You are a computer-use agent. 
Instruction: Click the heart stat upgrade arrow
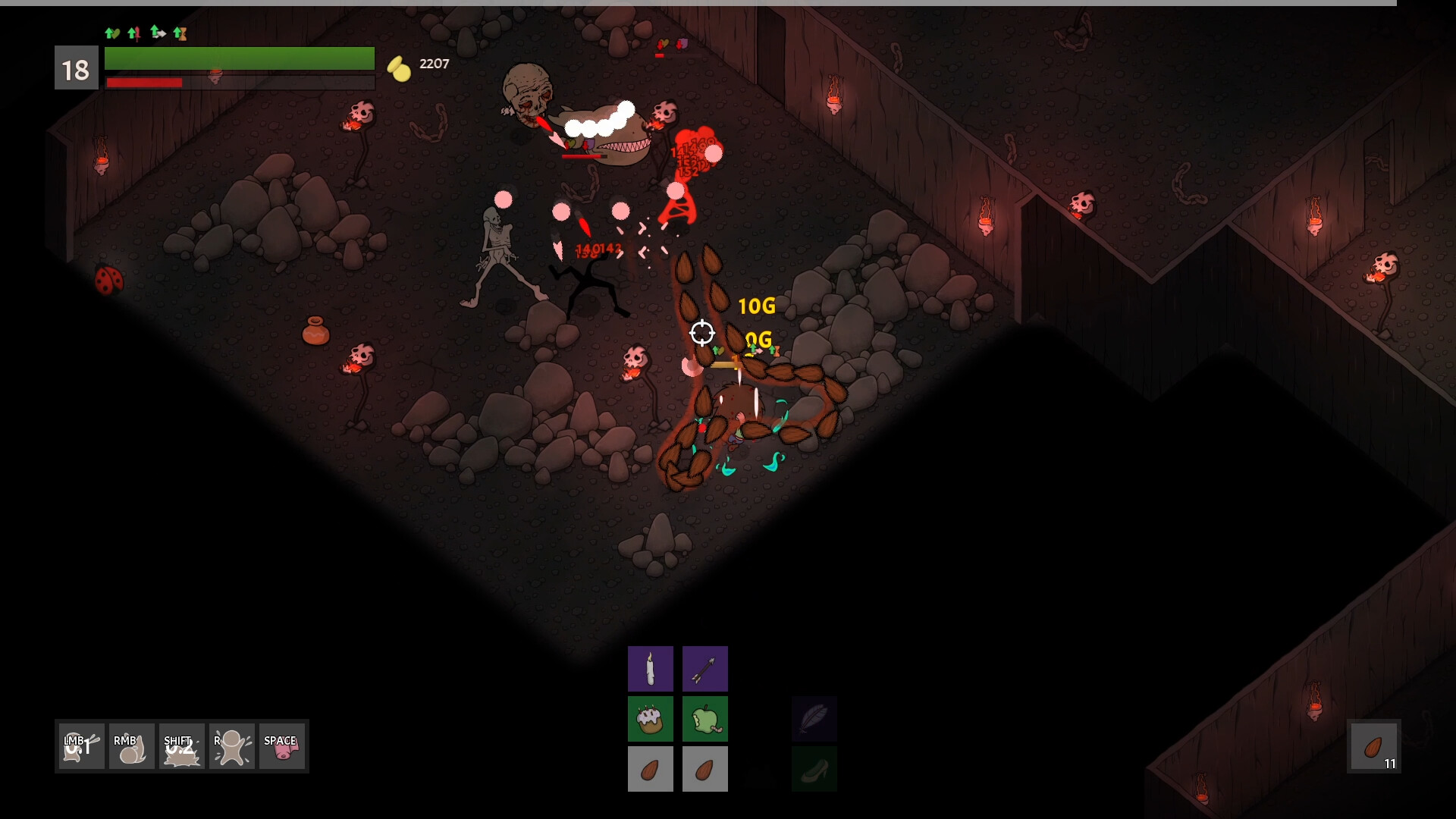click(112, 33)
